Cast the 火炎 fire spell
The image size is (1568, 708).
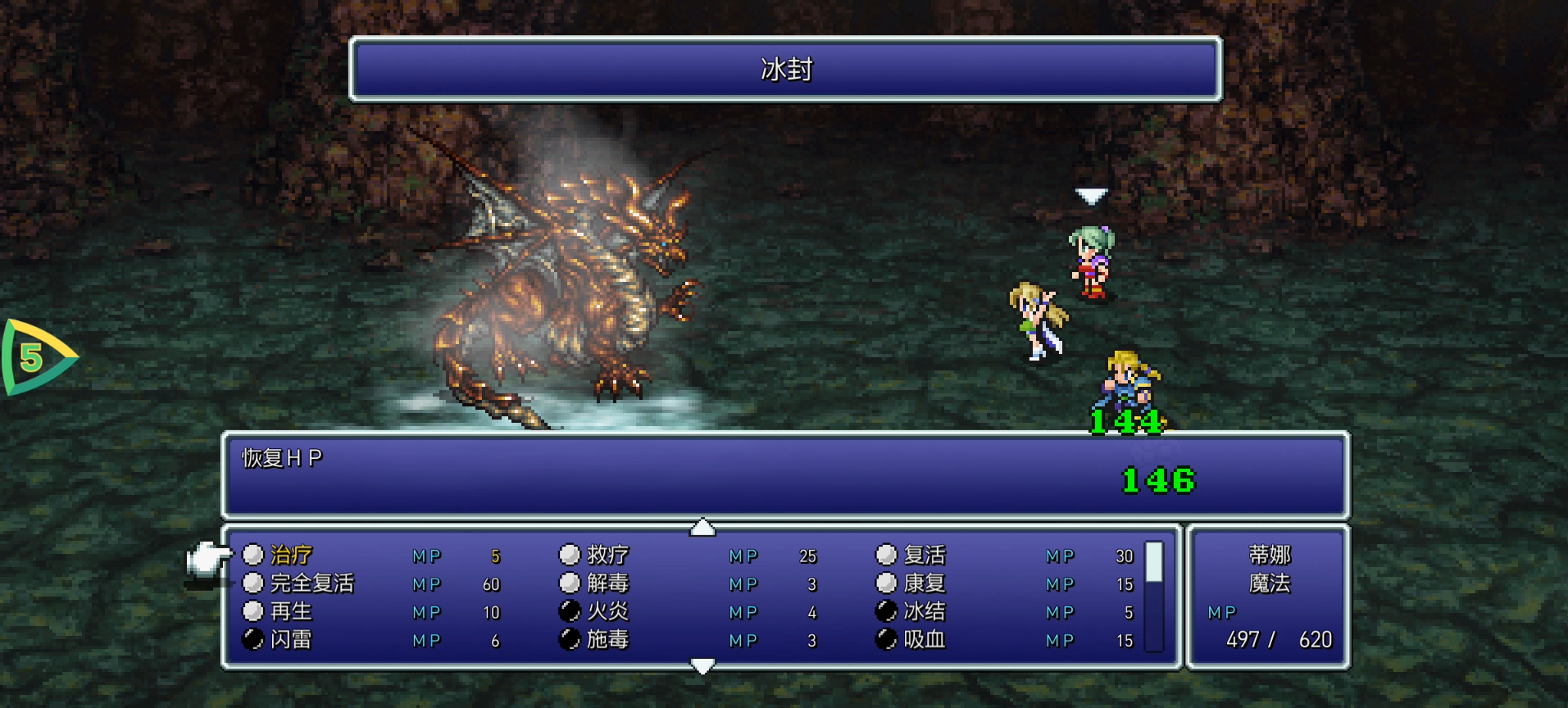pyautogui.click(x=607, y=611)
